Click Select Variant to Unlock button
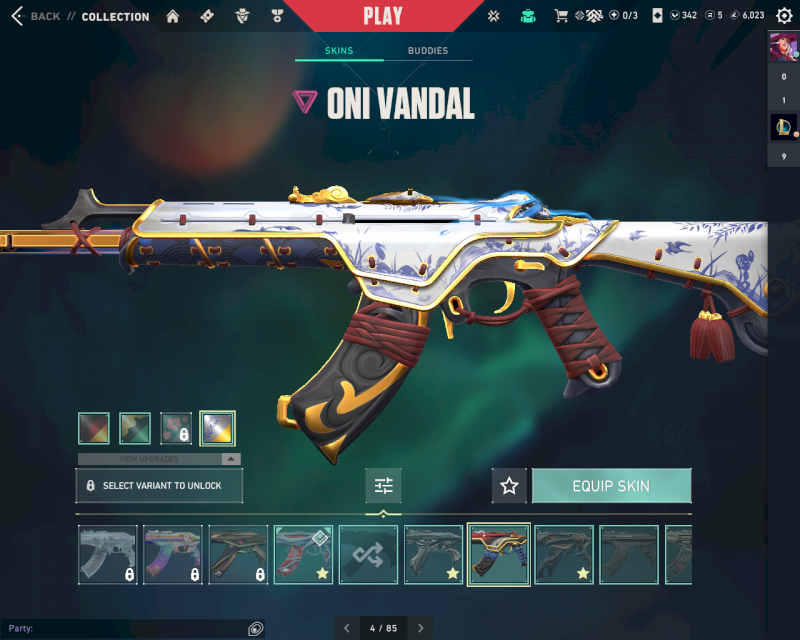 pyautogui.click(x=159, y=486)
